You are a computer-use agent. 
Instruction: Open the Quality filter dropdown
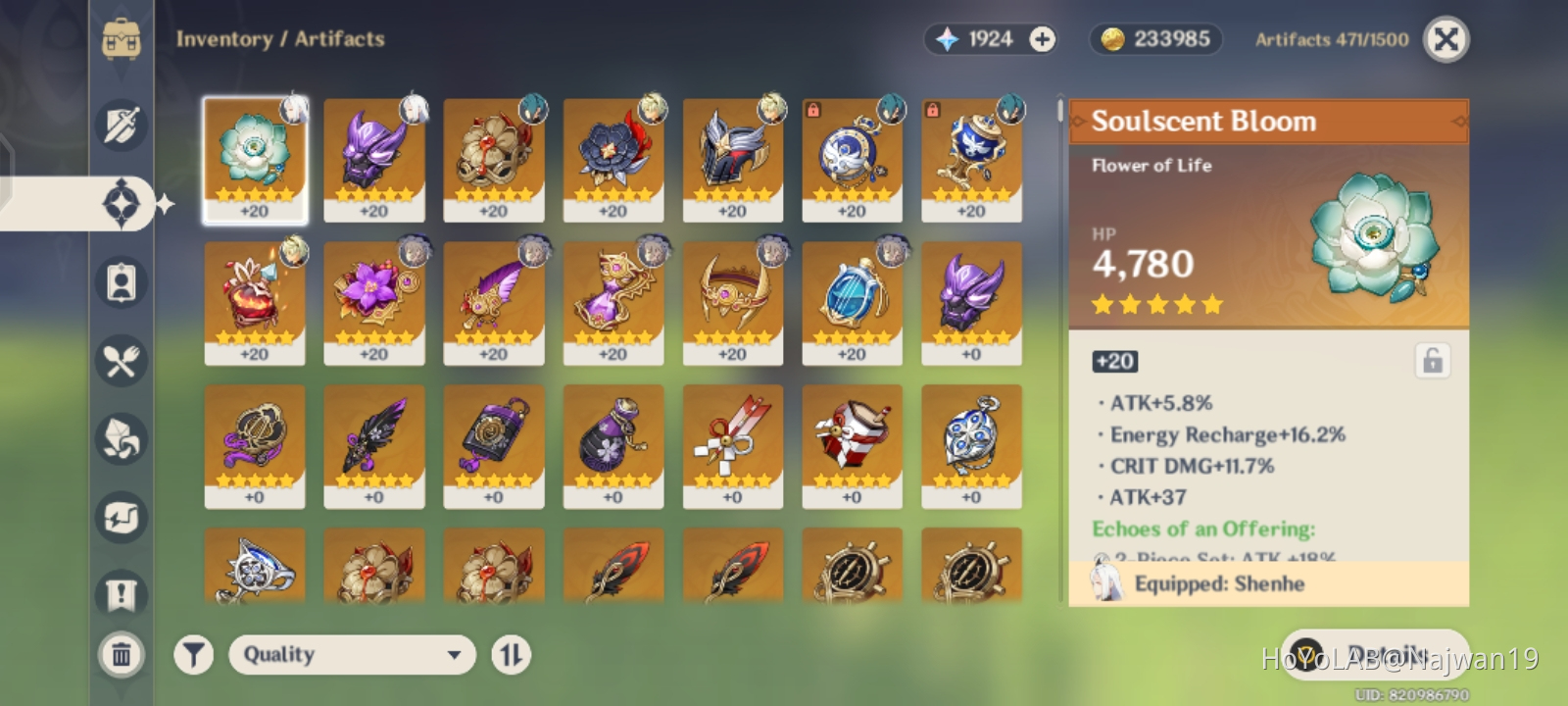pos(351,654)
